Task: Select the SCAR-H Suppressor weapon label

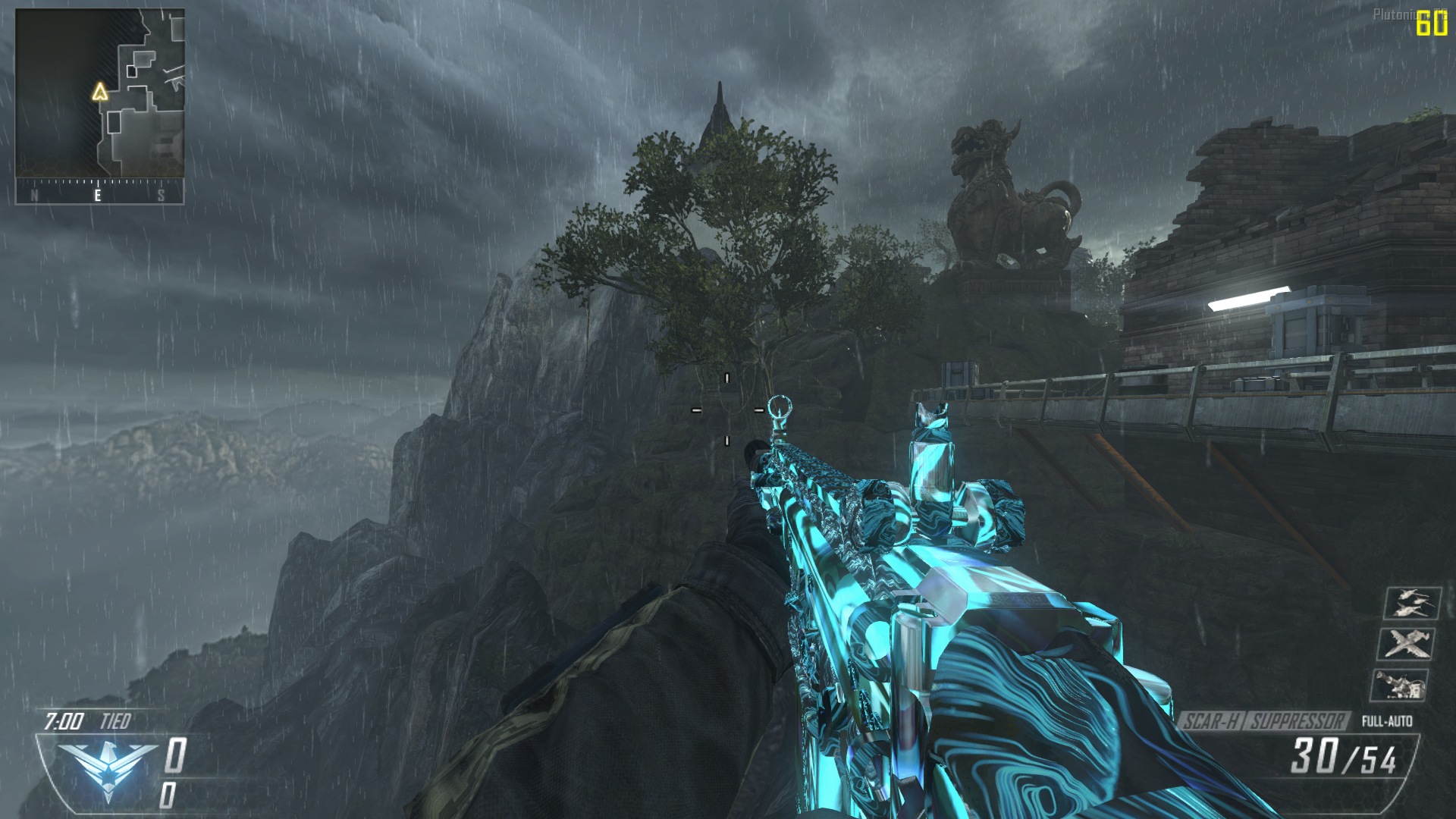Action: [x=1264, y=720]
